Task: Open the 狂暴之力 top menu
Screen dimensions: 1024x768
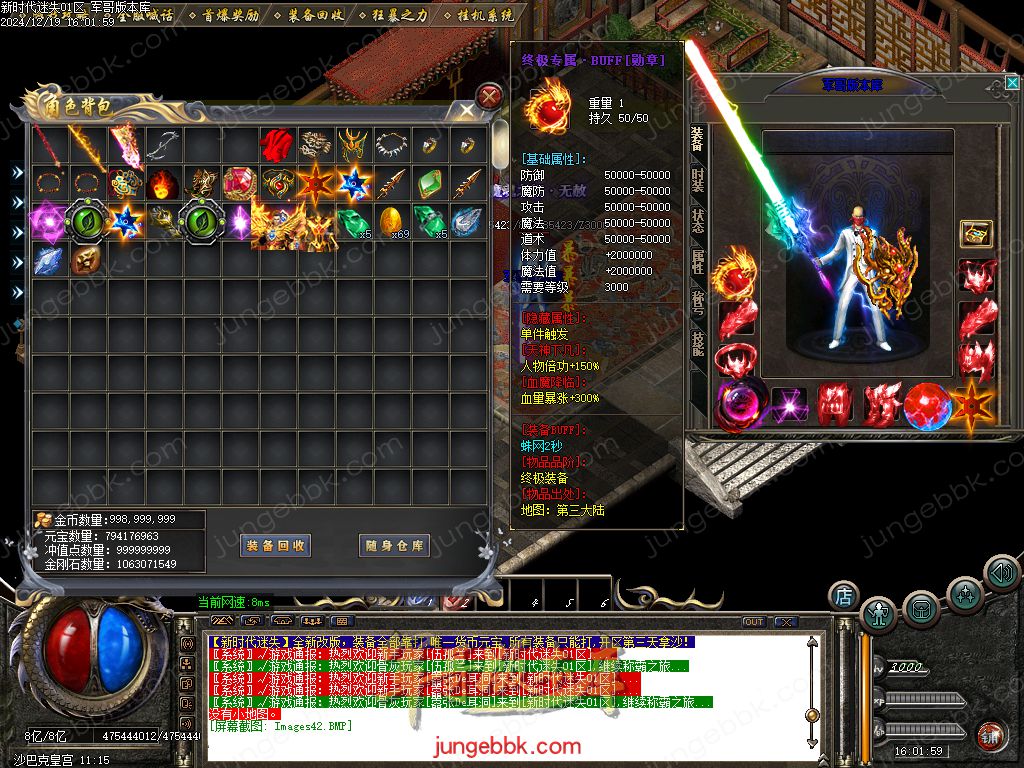Action: coord(398,16)
